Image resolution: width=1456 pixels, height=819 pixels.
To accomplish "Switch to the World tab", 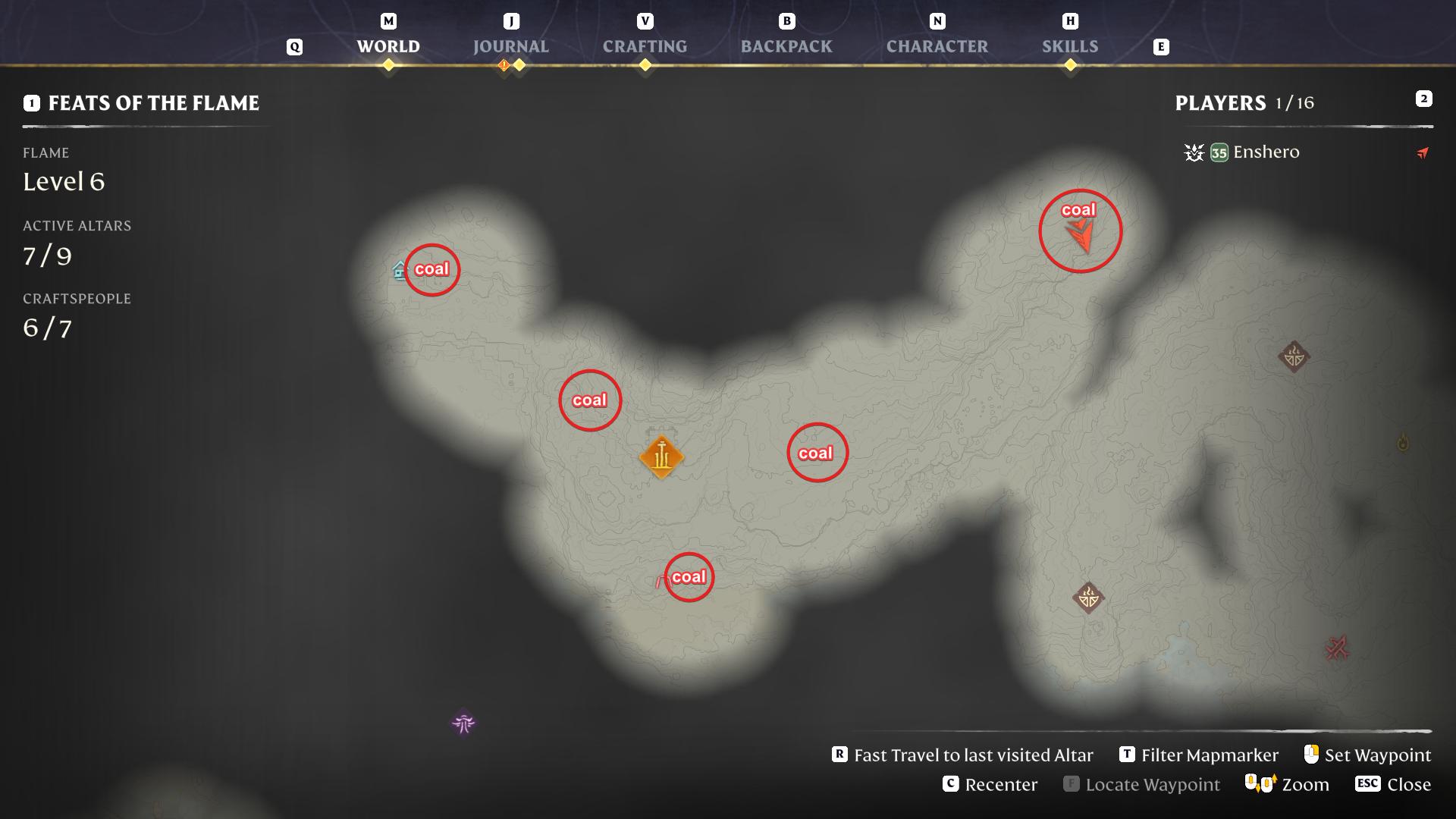I will coord(388,46).
